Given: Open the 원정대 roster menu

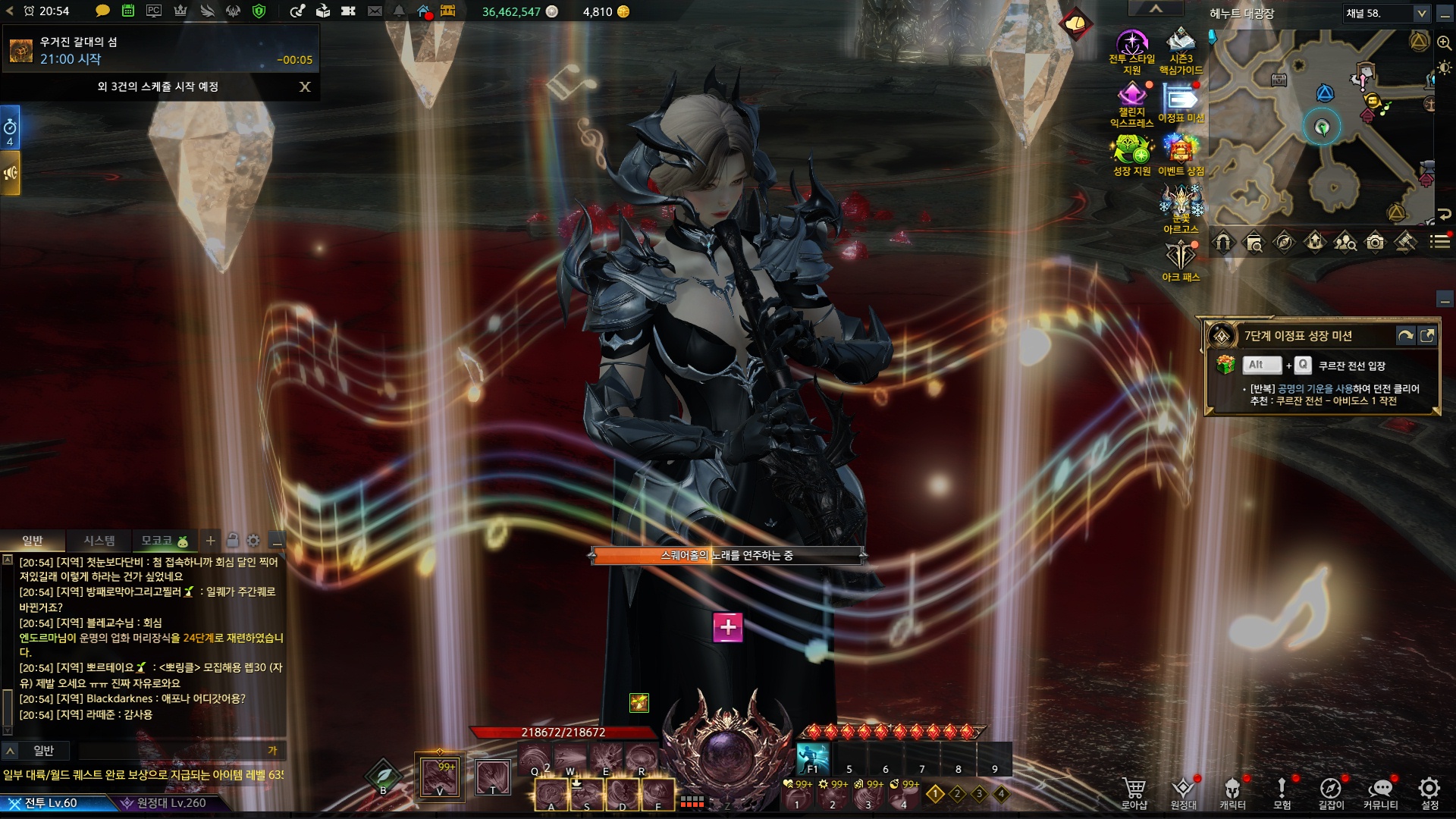Looking at the screenshot, I should [x=1183, y=792].
